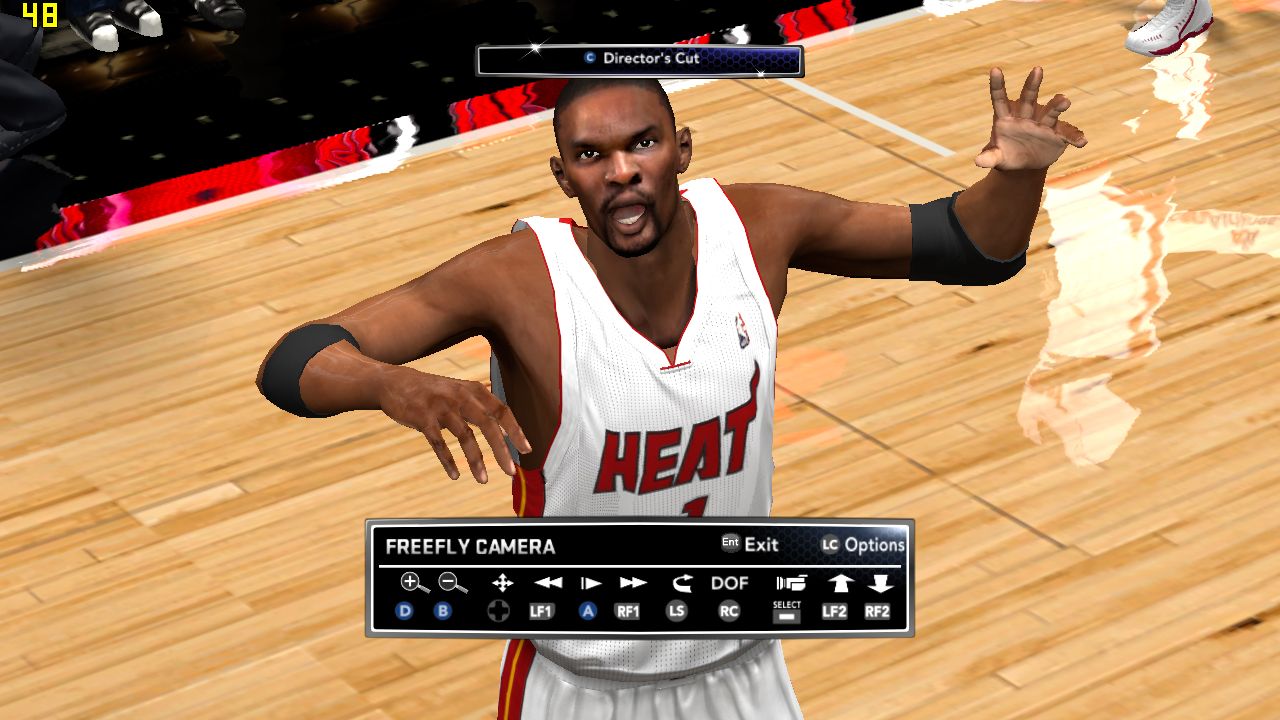Click the curved rotate arrow icon

coord(681,582)
